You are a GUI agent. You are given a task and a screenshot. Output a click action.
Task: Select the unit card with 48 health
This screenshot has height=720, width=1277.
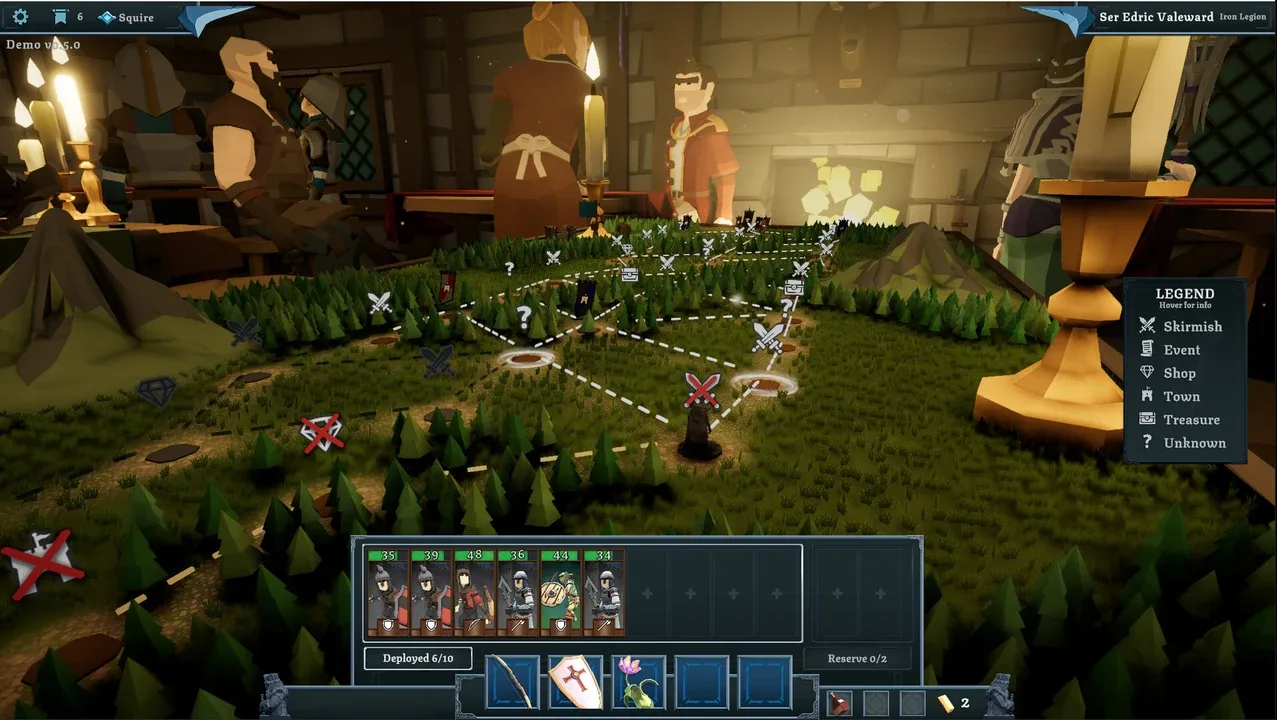[x=474, y=592]
